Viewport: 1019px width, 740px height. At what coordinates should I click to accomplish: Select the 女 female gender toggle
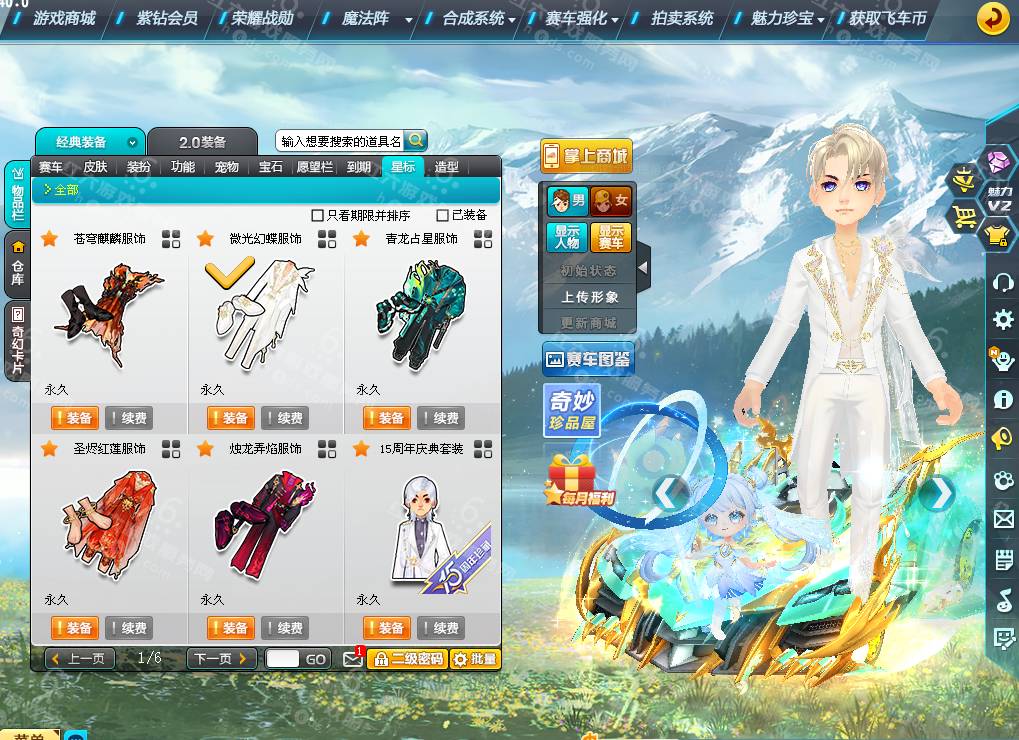click(x=611, y=201)
